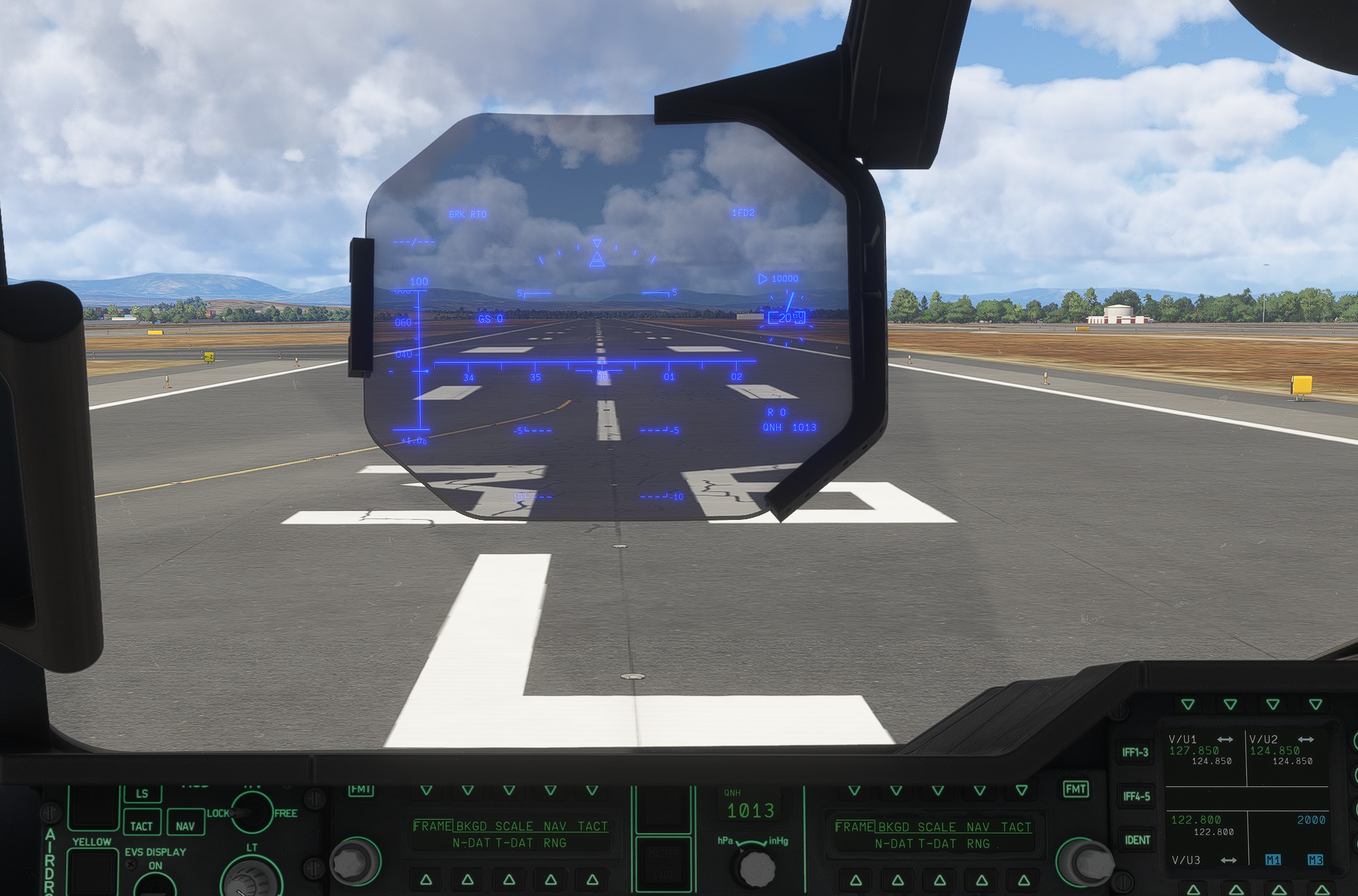Click the QNH 1013 pressure display
The image size is (1358, 896).
pos(752,810)
